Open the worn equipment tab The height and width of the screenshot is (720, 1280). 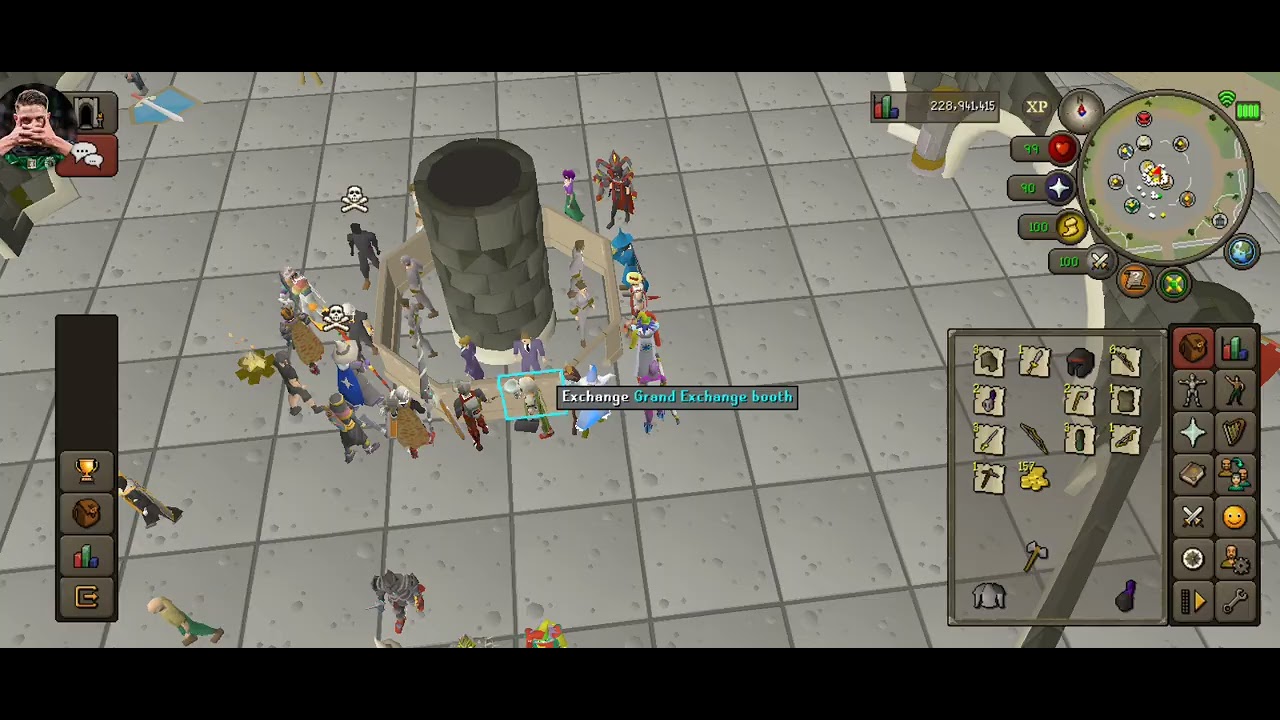(x=1192, y=390)
